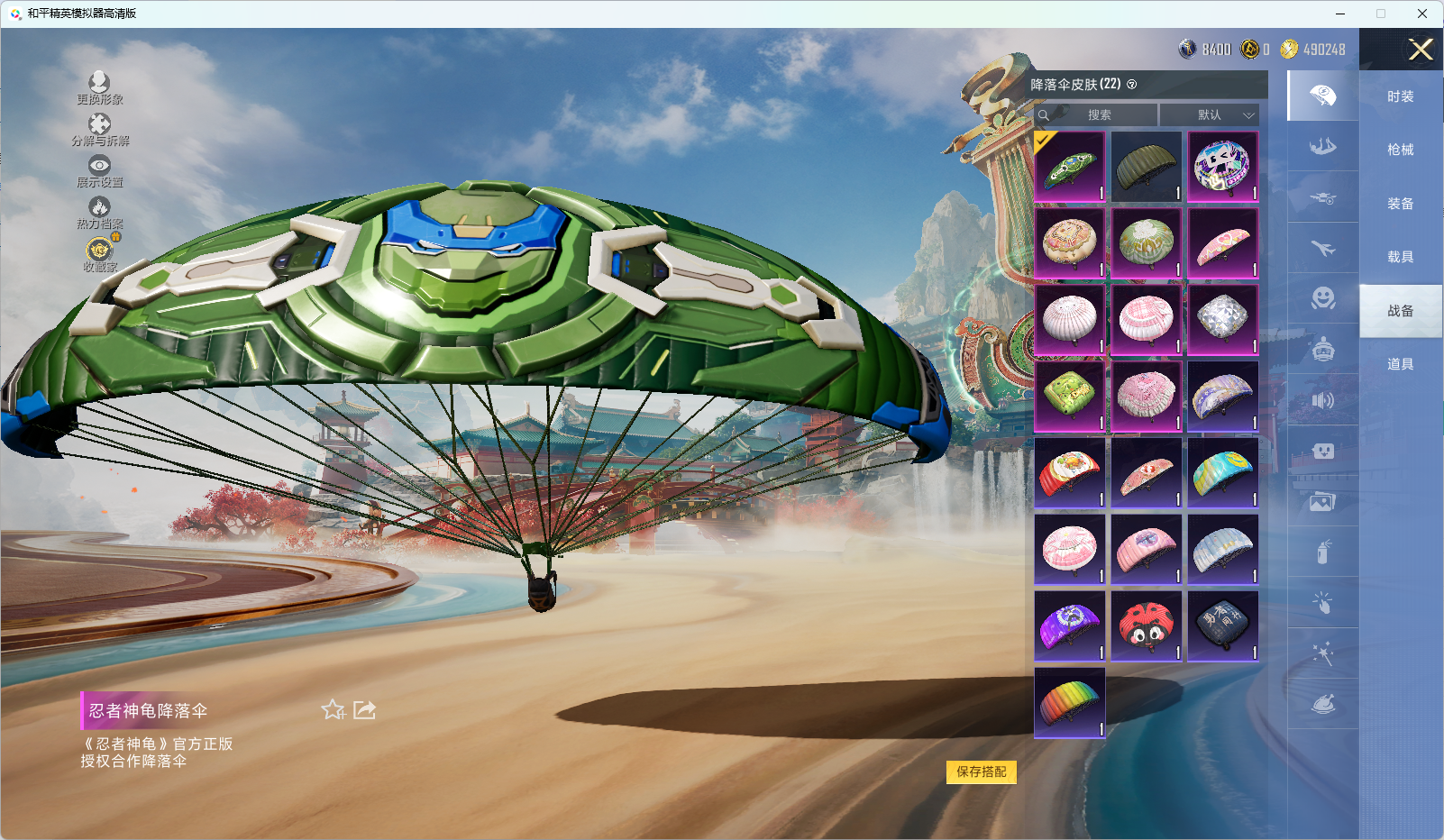Favorite the skin with the star icon
The image size is (1444, 840).
(333, 710)
